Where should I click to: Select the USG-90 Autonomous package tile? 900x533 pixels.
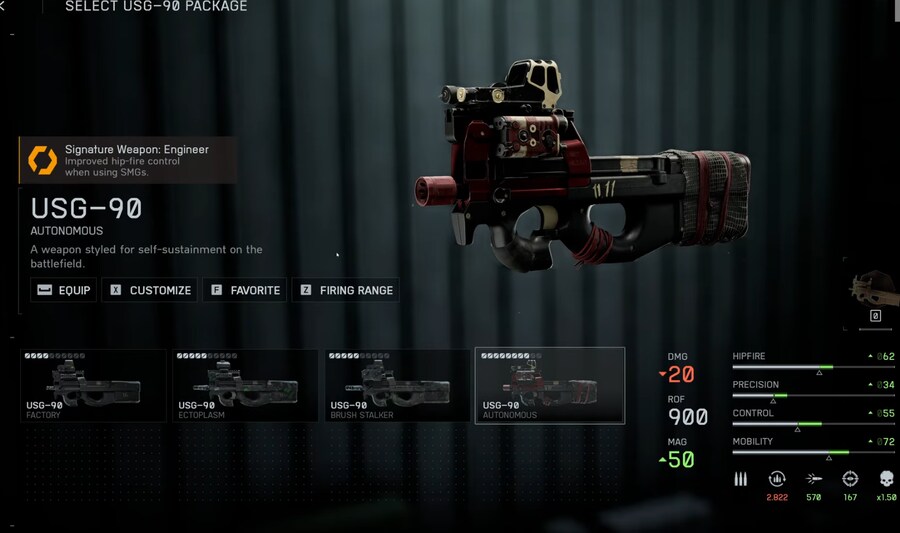pyautogui.click(x=550, y=385)
